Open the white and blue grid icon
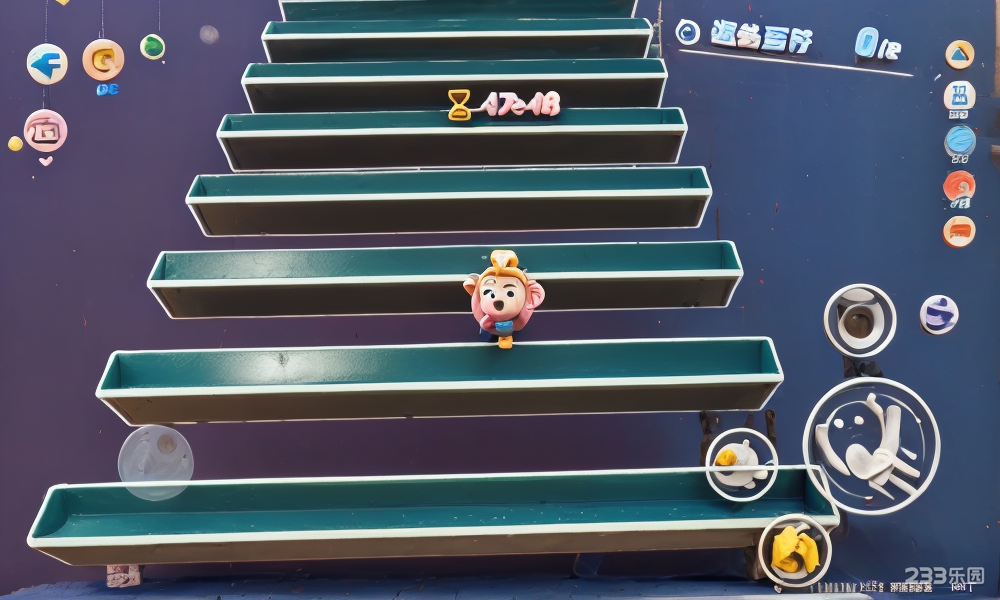 959,96
